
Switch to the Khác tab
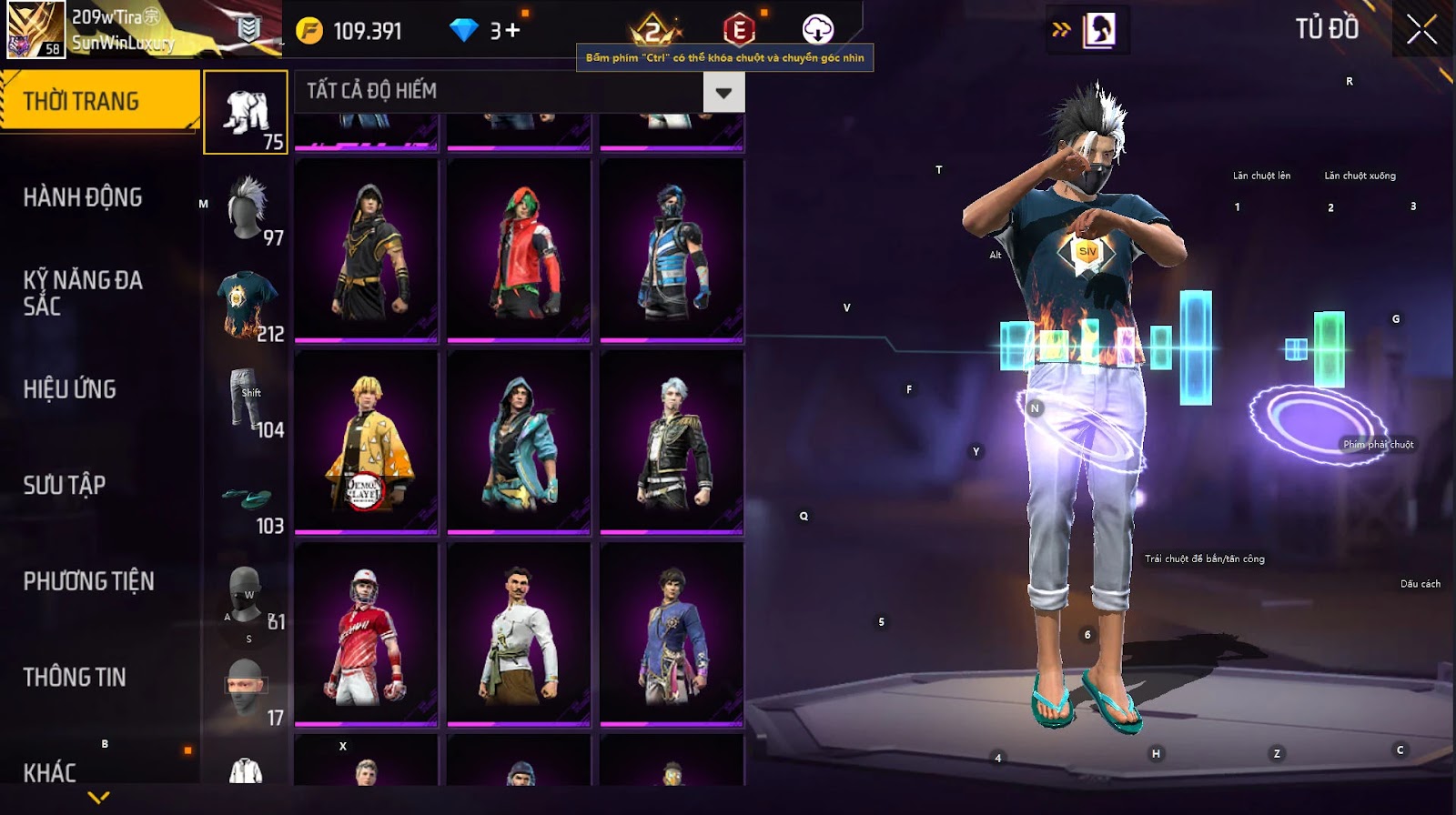50,772
